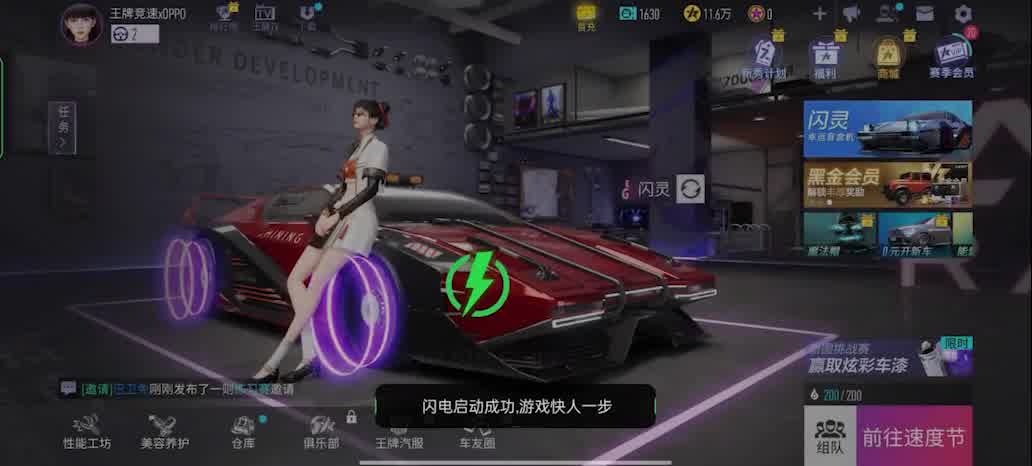Start the 前往速度节 speed festival
1032x466 pixels.
coord(913,436)
